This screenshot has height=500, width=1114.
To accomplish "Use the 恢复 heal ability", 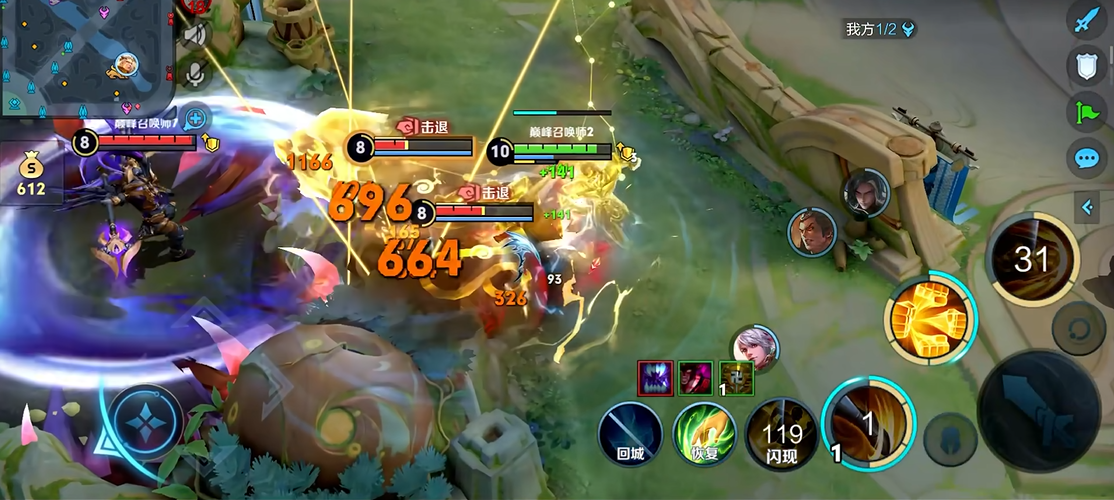I will (x=705, y=435).
